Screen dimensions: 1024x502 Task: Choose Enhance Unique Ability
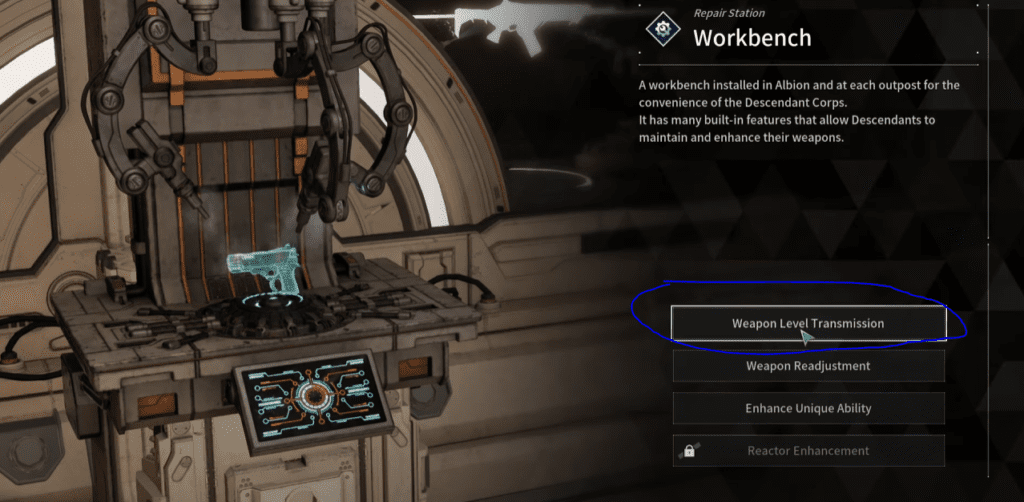808,408
